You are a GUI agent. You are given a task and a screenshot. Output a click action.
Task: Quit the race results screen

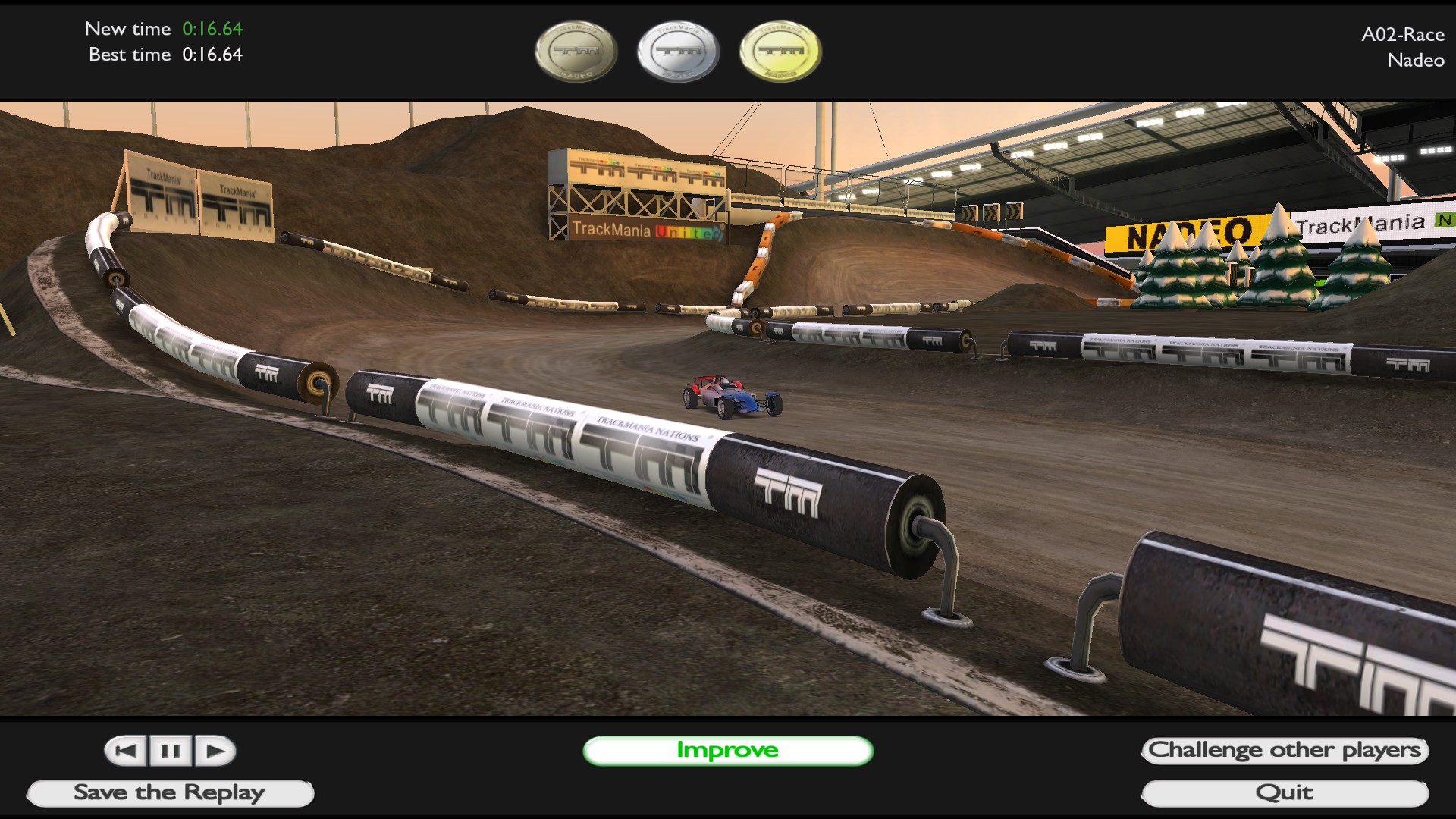tap(1285, 793)
